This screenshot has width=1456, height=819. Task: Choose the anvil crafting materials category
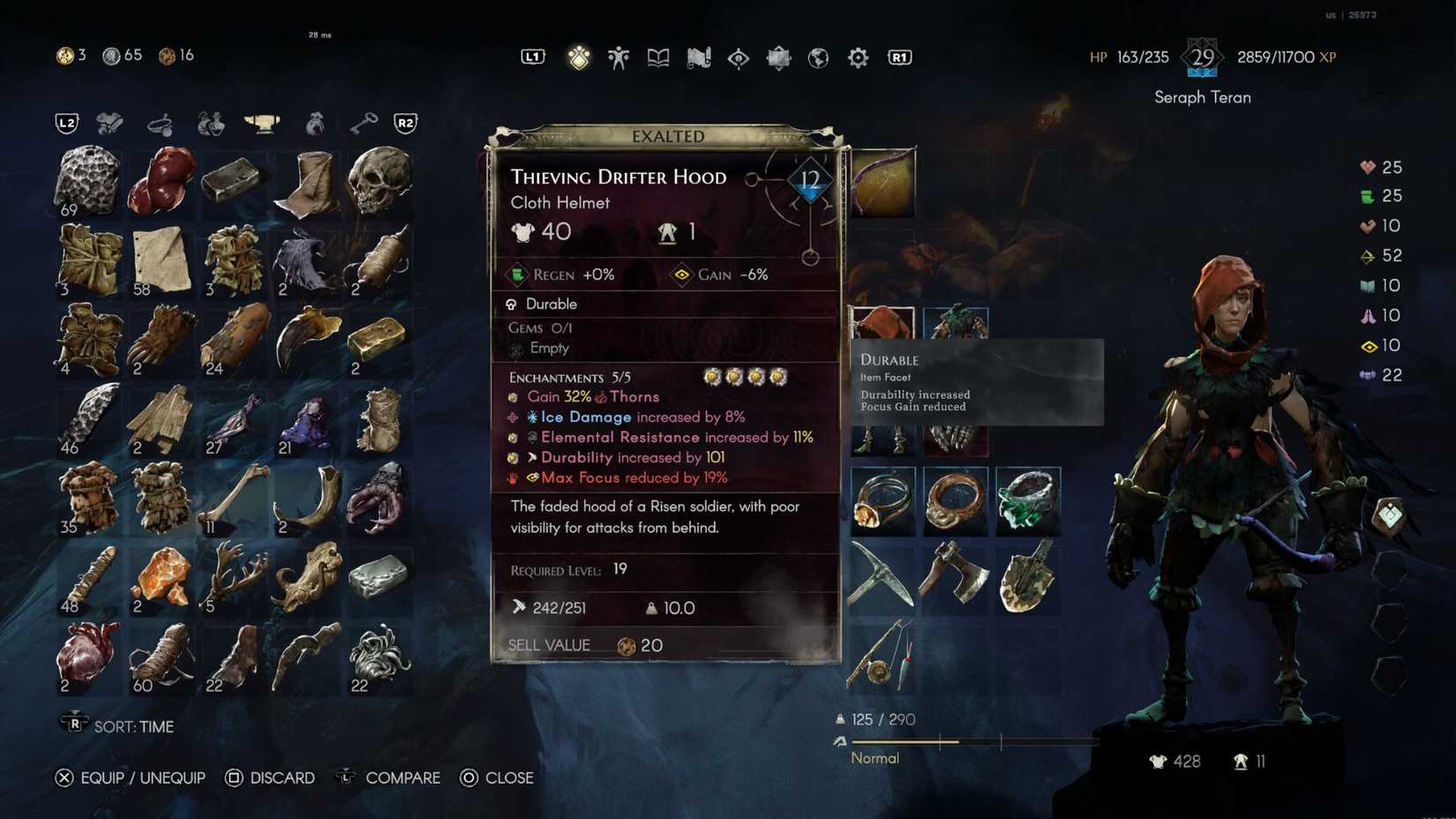[x=261, y=124]
